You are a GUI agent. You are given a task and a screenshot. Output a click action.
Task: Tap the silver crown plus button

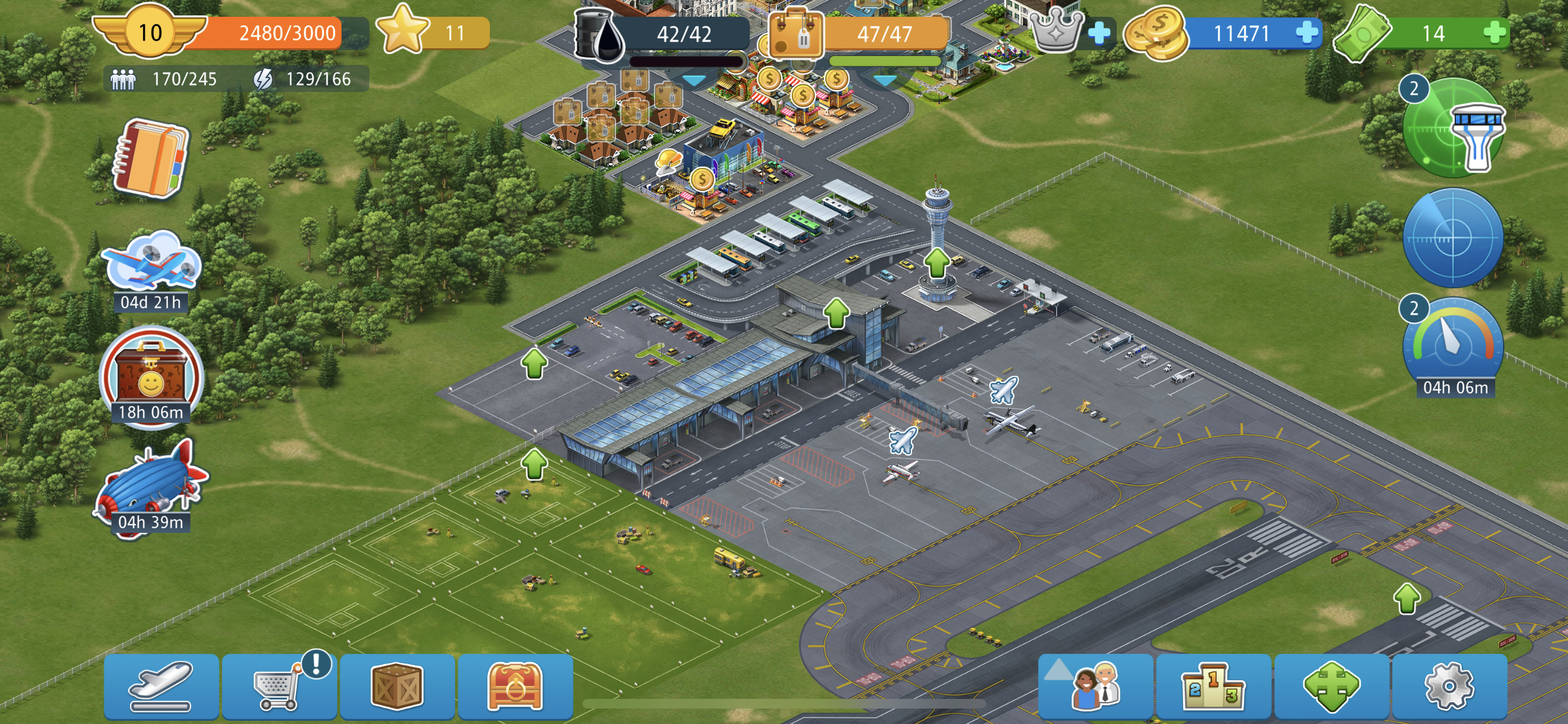pos(1099,32)
